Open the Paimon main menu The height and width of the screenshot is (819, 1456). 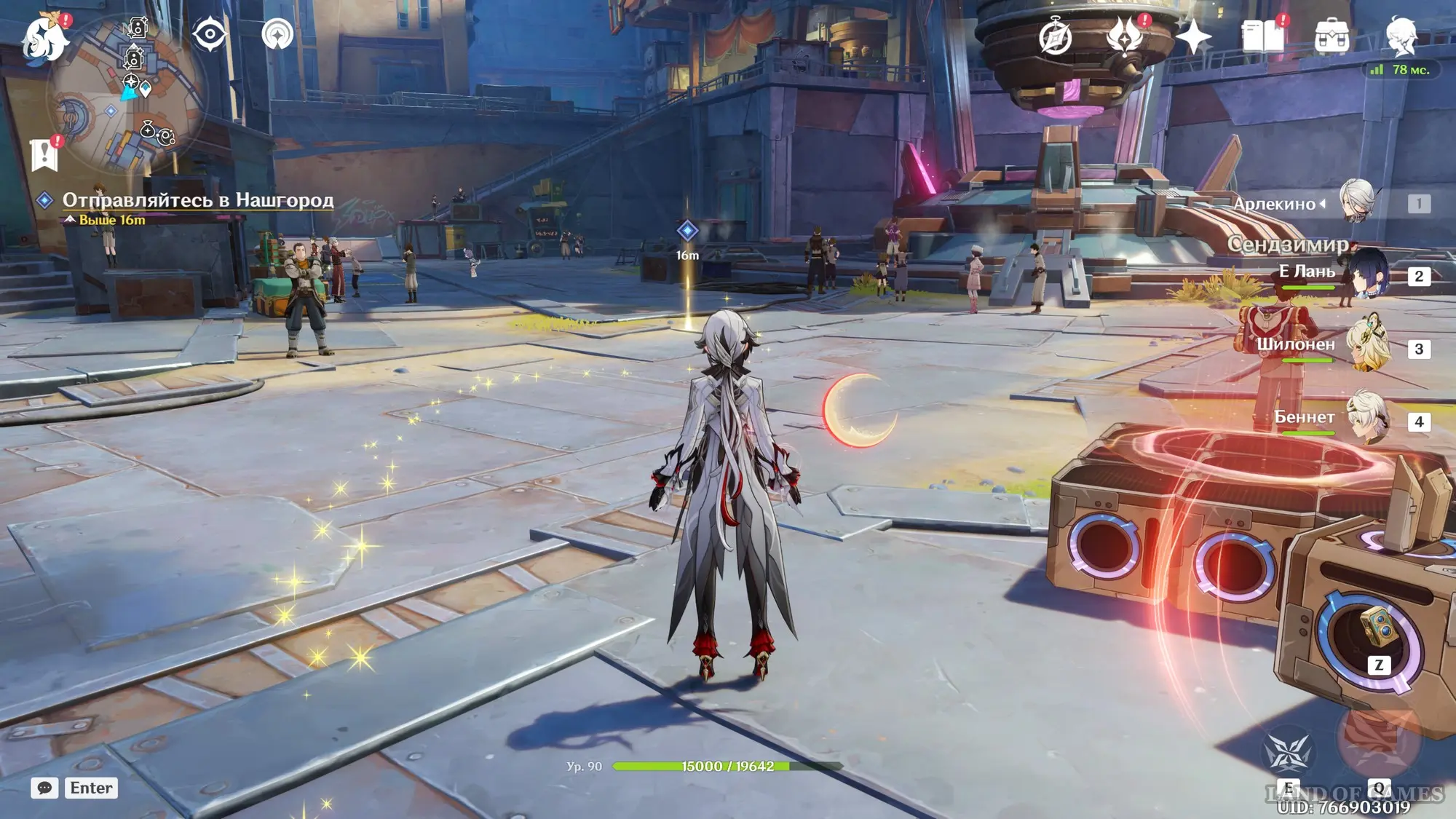(x=44, y=38)
